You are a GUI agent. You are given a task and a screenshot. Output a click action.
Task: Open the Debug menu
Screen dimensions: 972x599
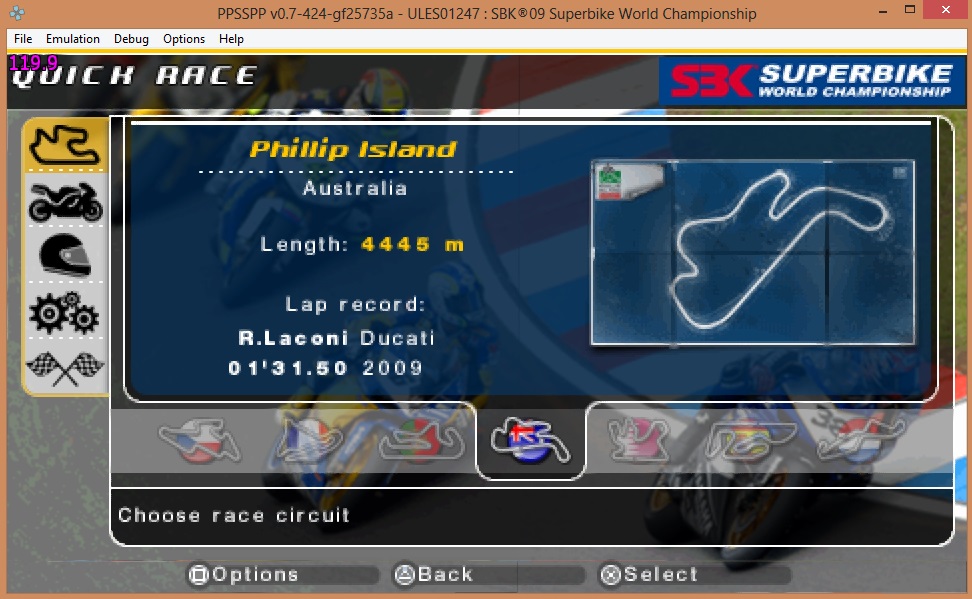tap(131, 39)
